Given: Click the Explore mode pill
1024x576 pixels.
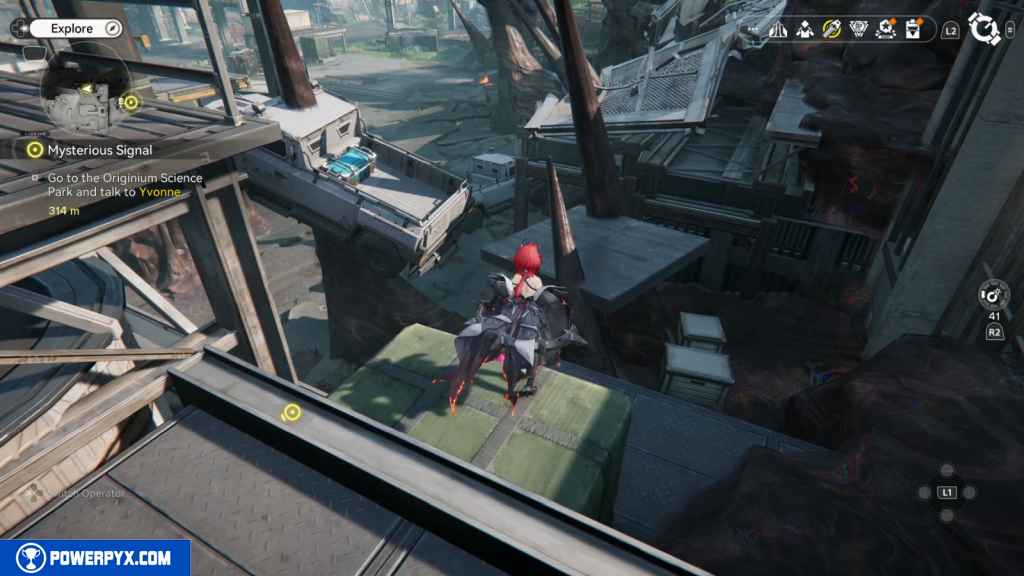Looking at the screenshot, I should [74, 28].
